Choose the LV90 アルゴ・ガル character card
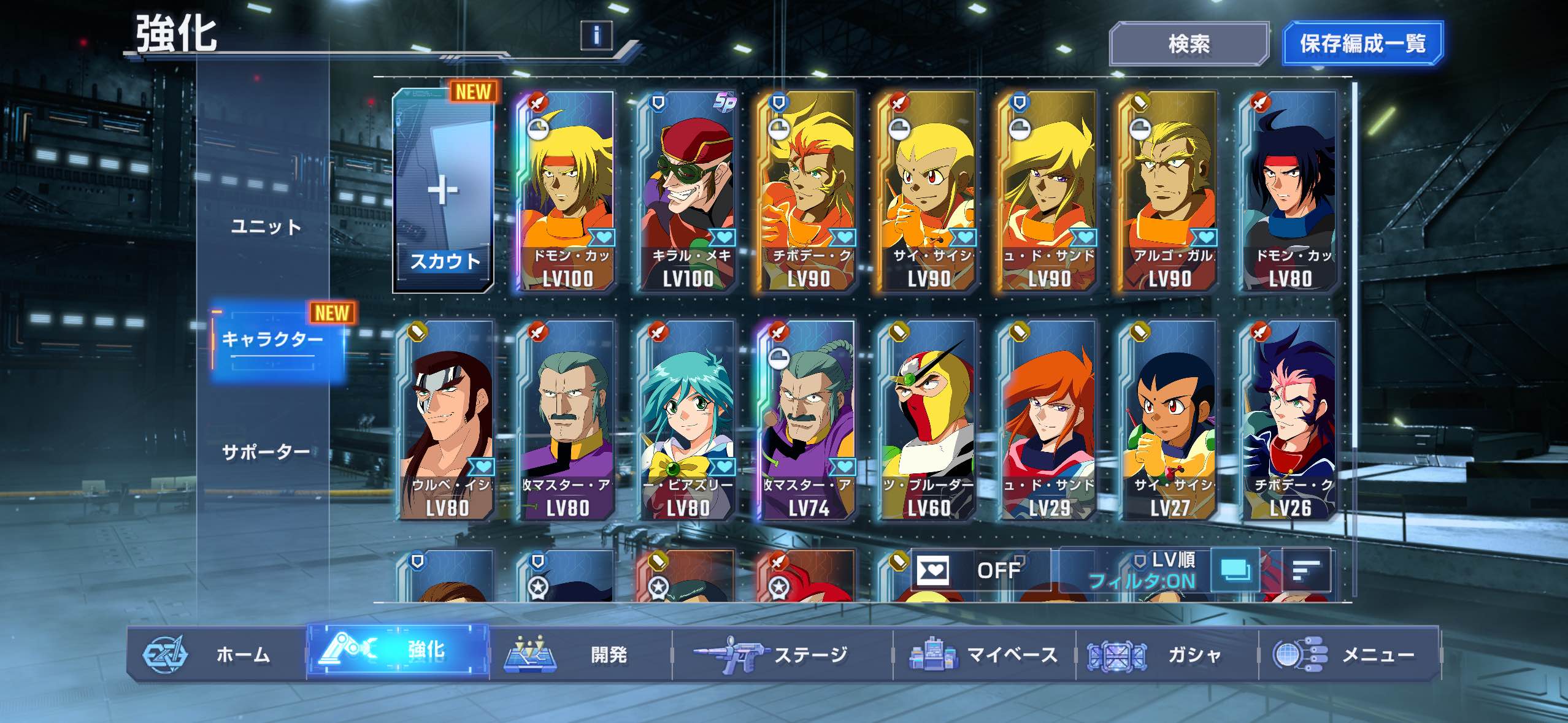Viewport: 1568px width, 723px height. [x=1169, y=191]
